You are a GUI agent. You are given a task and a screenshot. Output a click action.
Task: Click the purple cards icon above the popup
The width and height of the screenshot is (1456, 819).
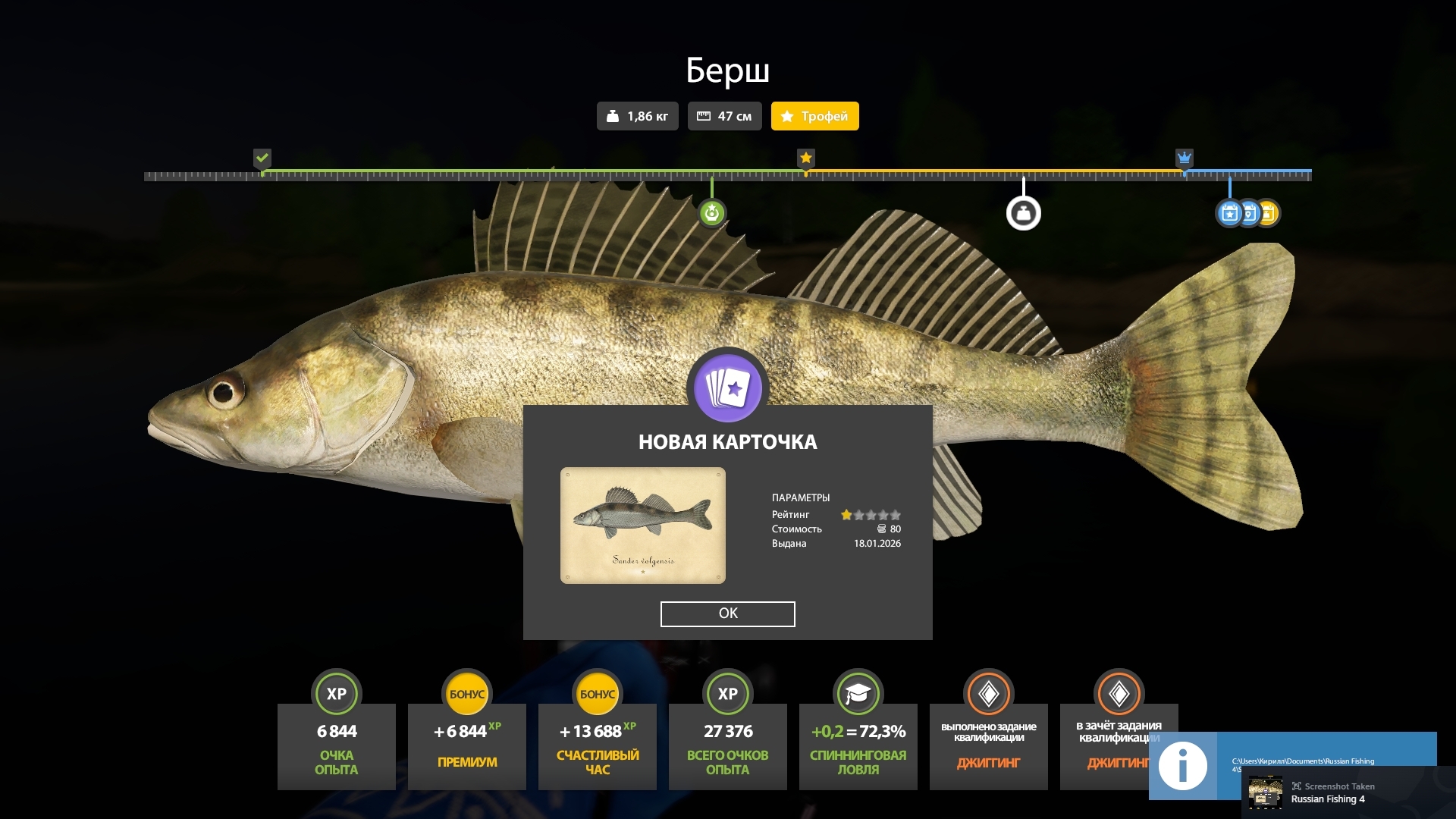(x=727, y=387)
